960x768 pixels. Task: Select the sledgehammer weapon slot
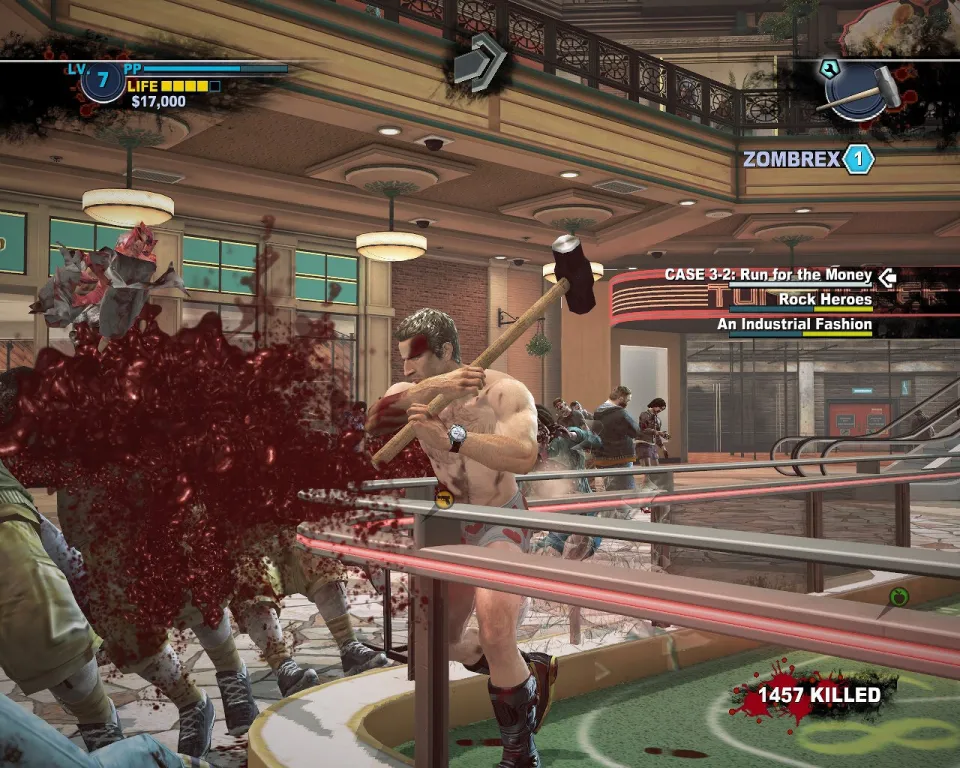860,90
